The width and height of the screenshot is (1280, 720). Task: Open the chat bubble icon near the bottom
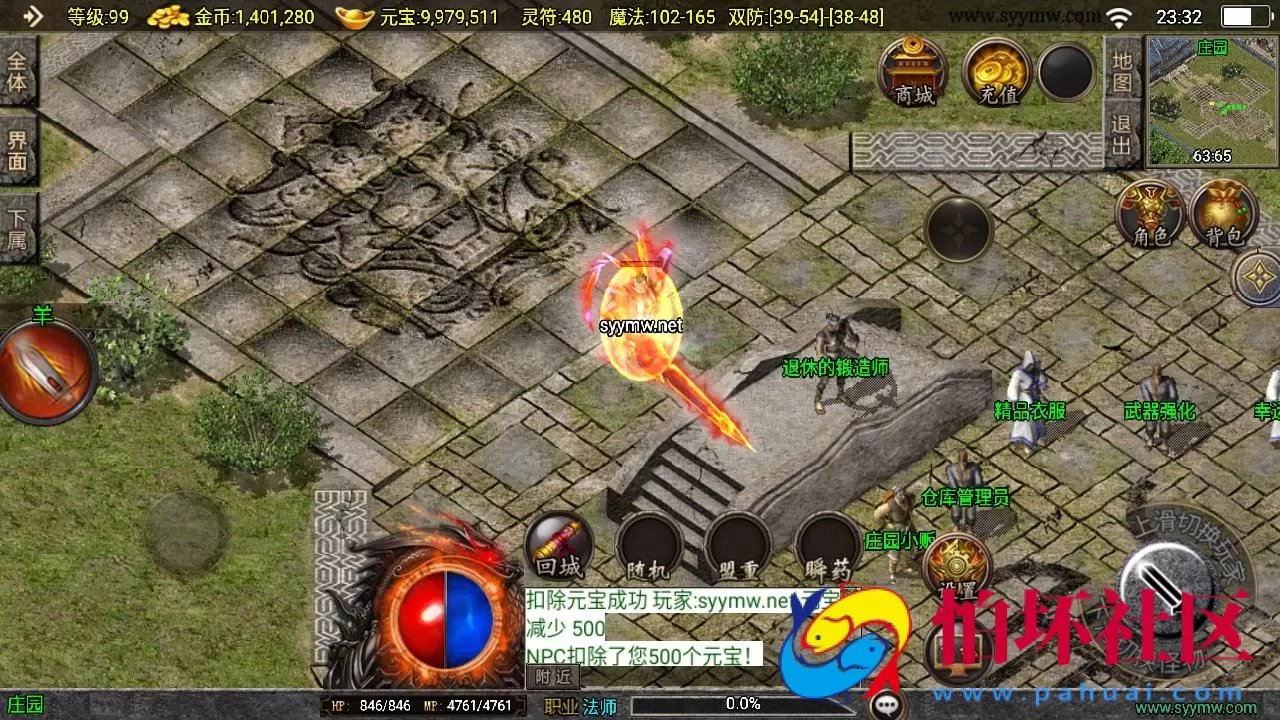(884, 703)
